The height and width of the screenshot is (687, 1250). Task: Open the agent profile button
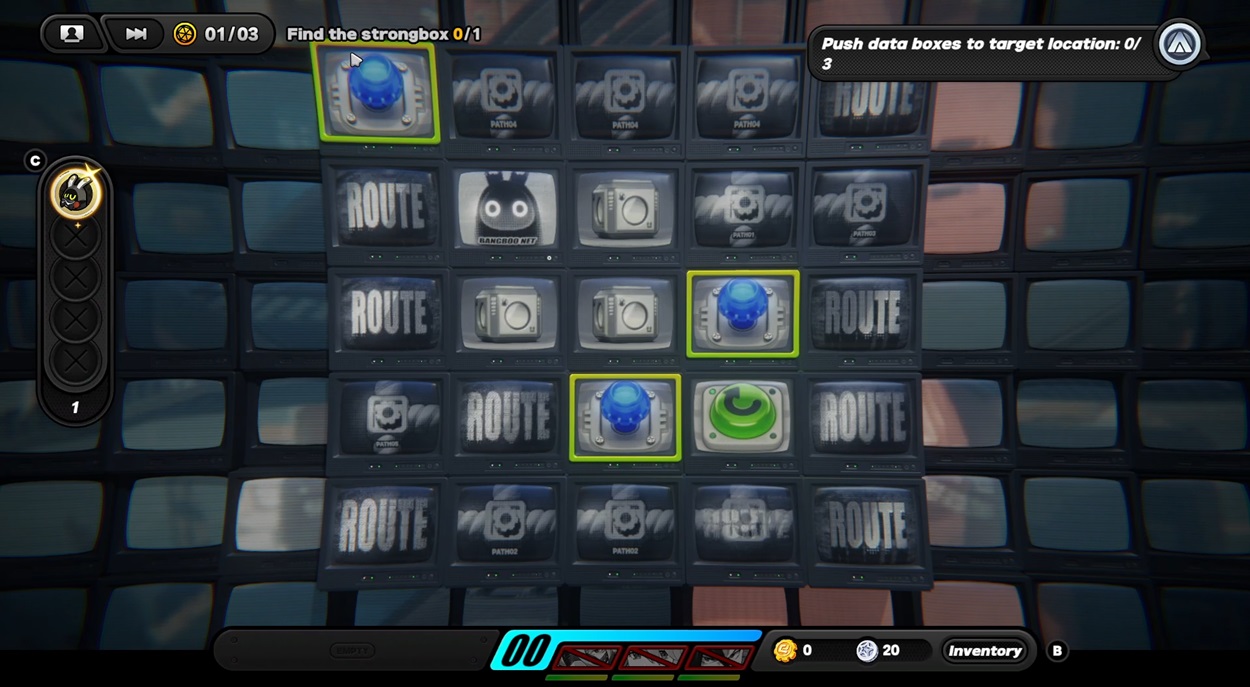[72, 34]
